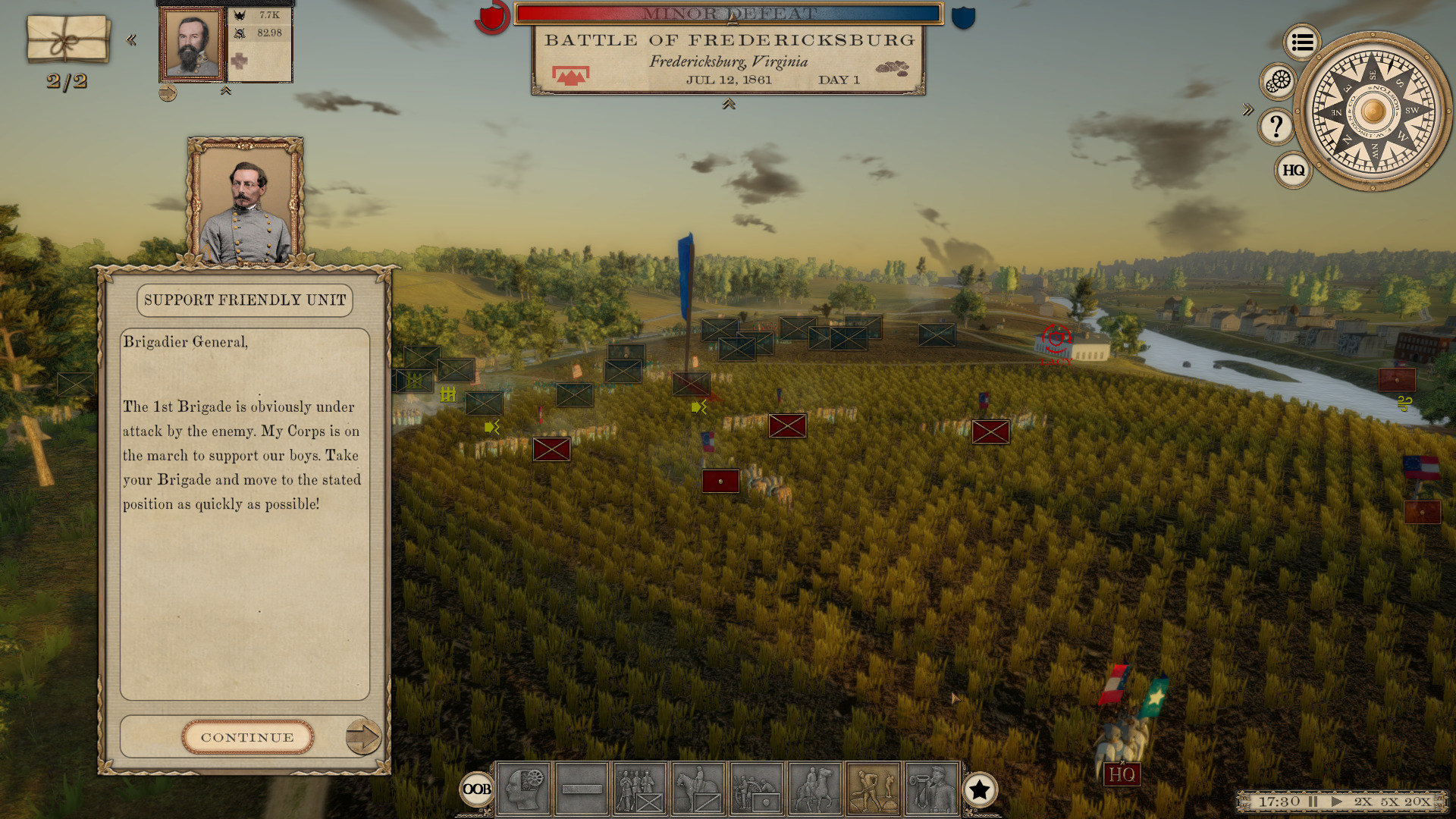Select the artillery battery icon
Screen dimensions: 1456x819
[x=756, y=789]
